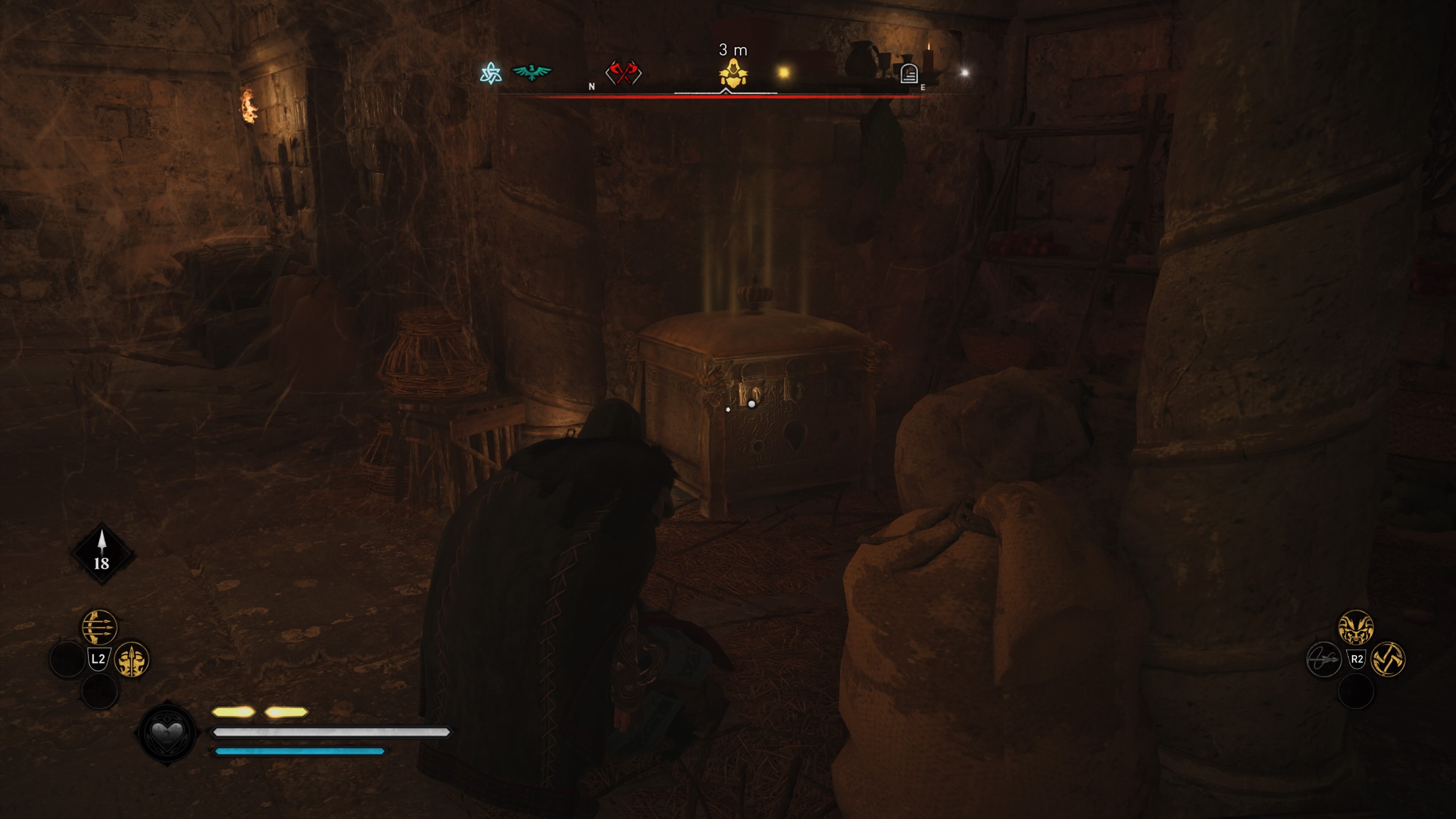Select the white tombstone compass marker
Screen dimensions: 1456x819
click(x=908, y=74)
